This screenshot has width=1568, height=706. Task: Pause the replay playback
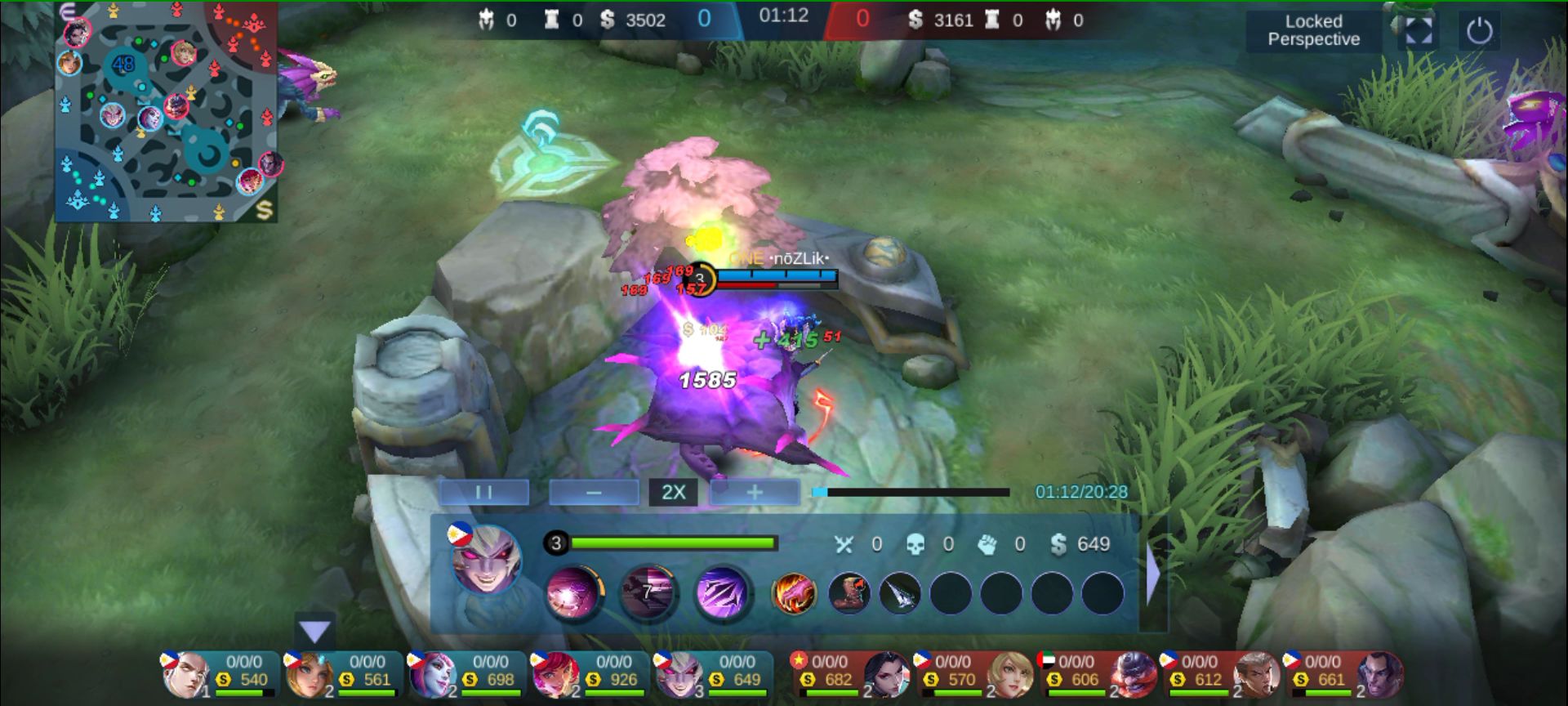pos(483,492)
